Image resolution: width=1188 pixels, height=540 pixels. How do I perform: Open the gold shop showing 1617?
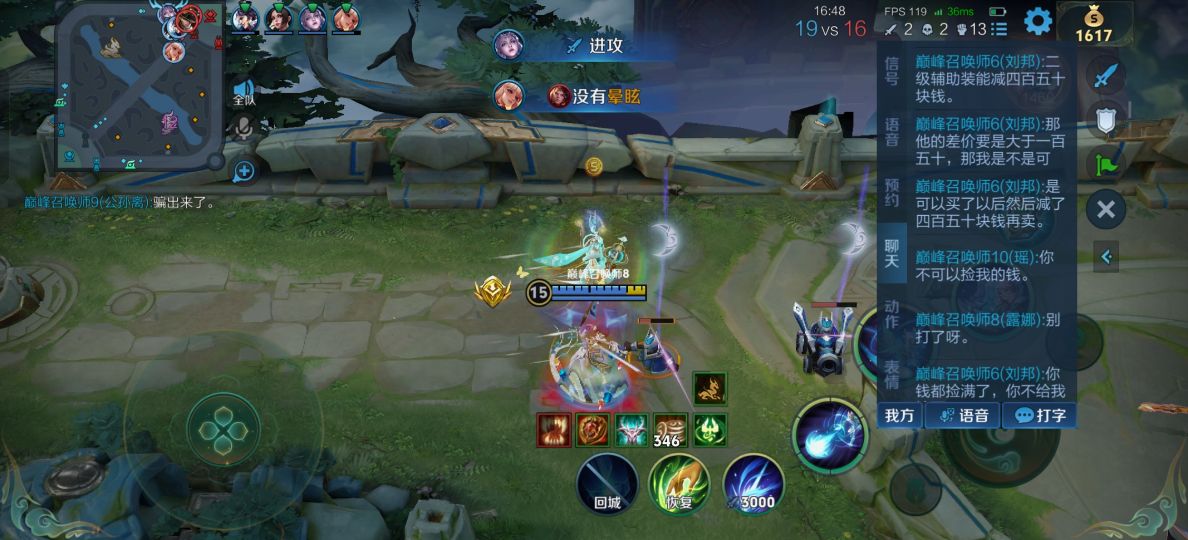[x=1093, y=24]
